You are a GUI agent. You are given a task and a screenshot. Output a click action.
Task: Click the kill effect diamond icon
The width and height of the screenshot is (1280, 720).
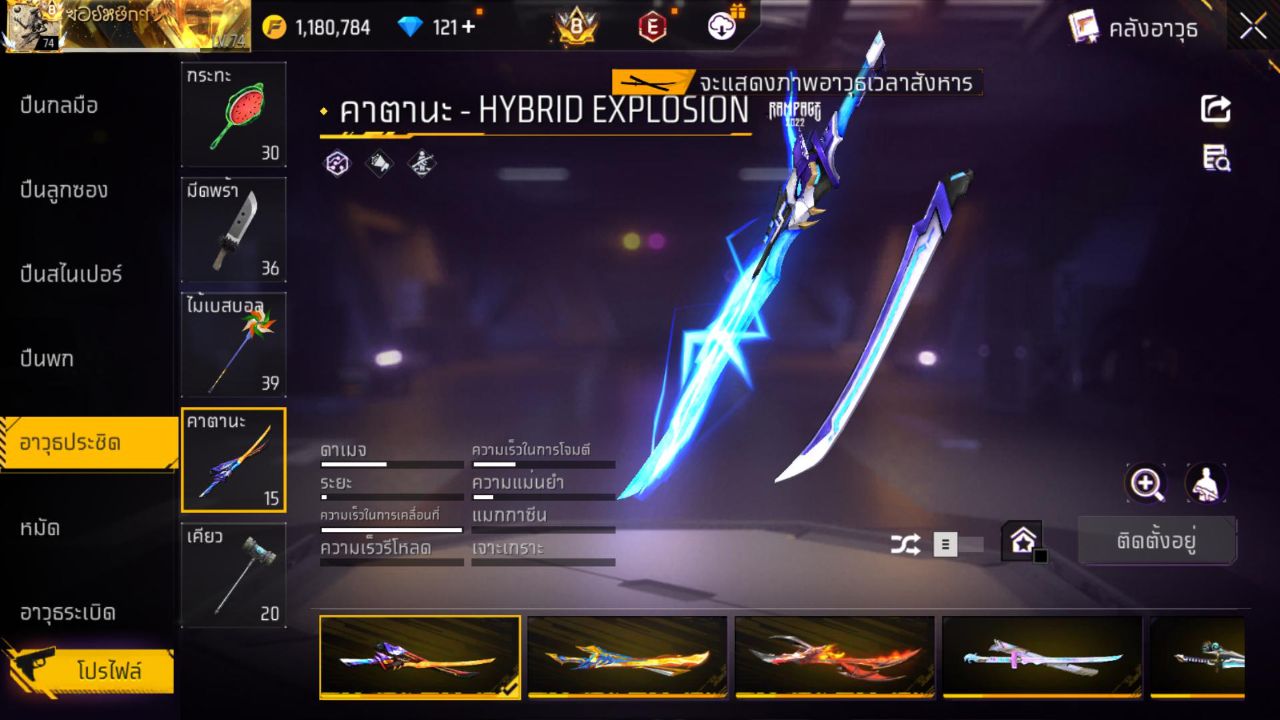click(x=420, y=163)
